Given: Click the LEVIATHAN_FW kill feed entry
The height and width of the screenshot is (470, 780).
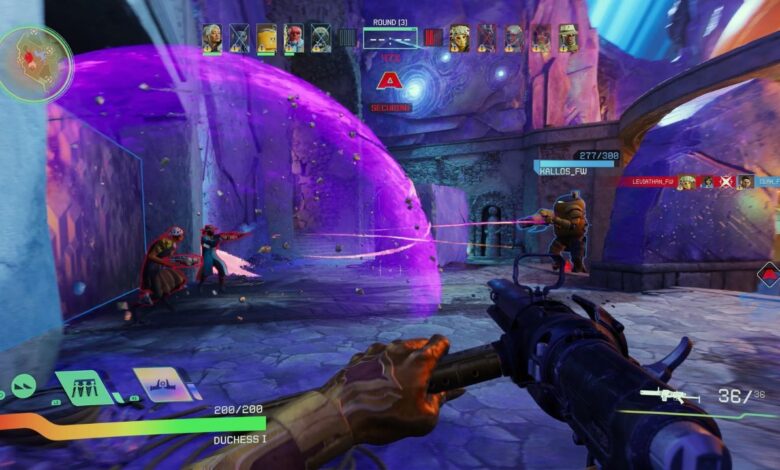Looking at the screenshot, I should [x=648, y=182].
